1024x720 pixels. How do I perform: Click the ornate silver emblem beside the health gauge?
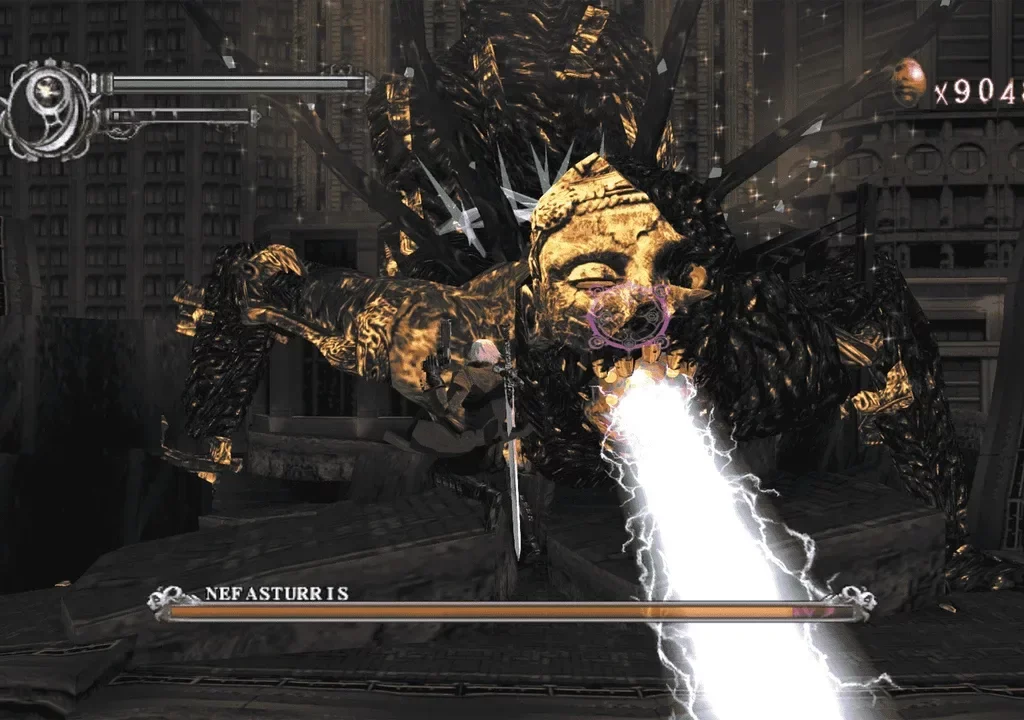47,105
